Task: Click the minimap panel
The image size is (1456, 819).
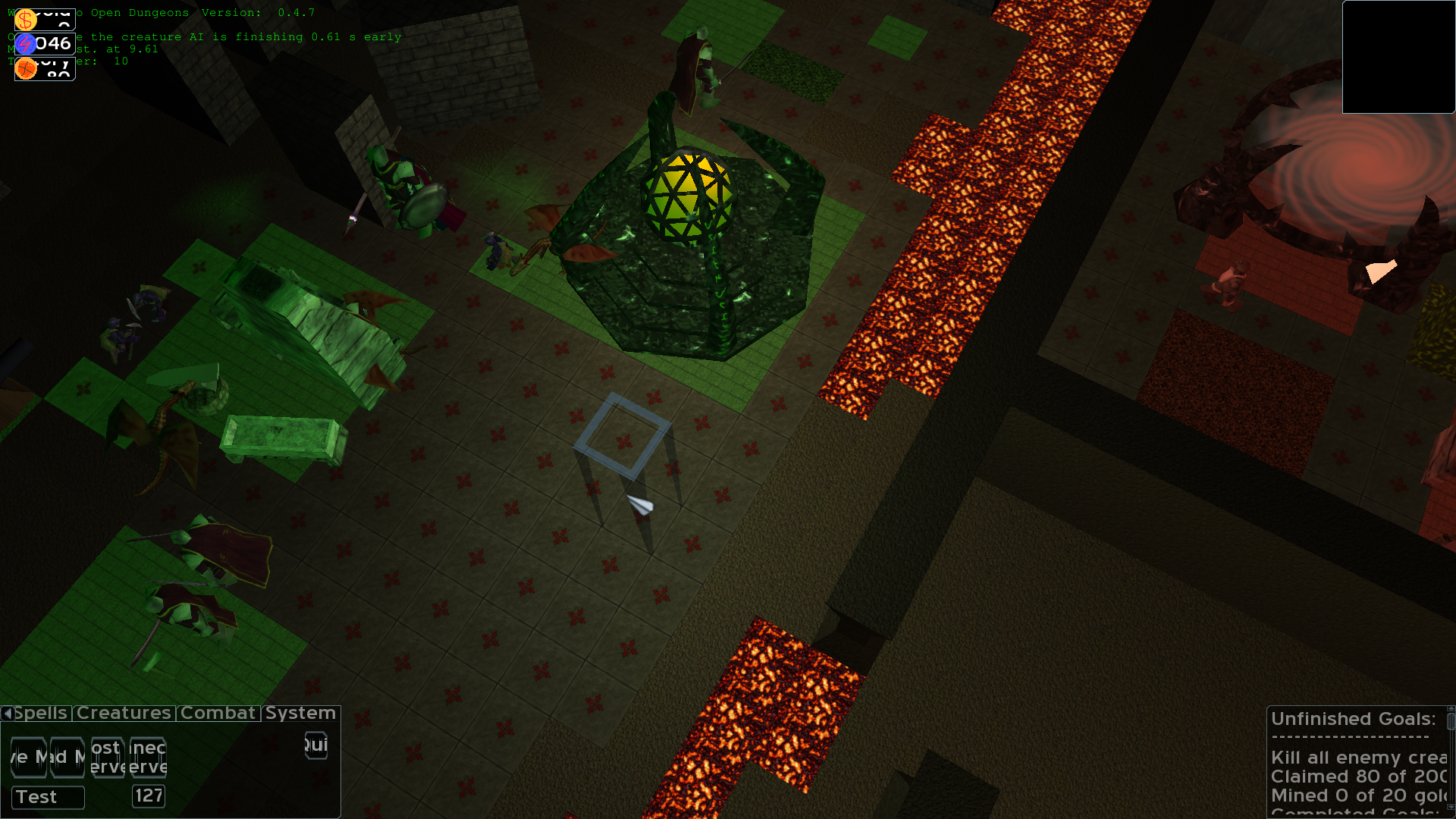Action: (x=1398, y=57)
